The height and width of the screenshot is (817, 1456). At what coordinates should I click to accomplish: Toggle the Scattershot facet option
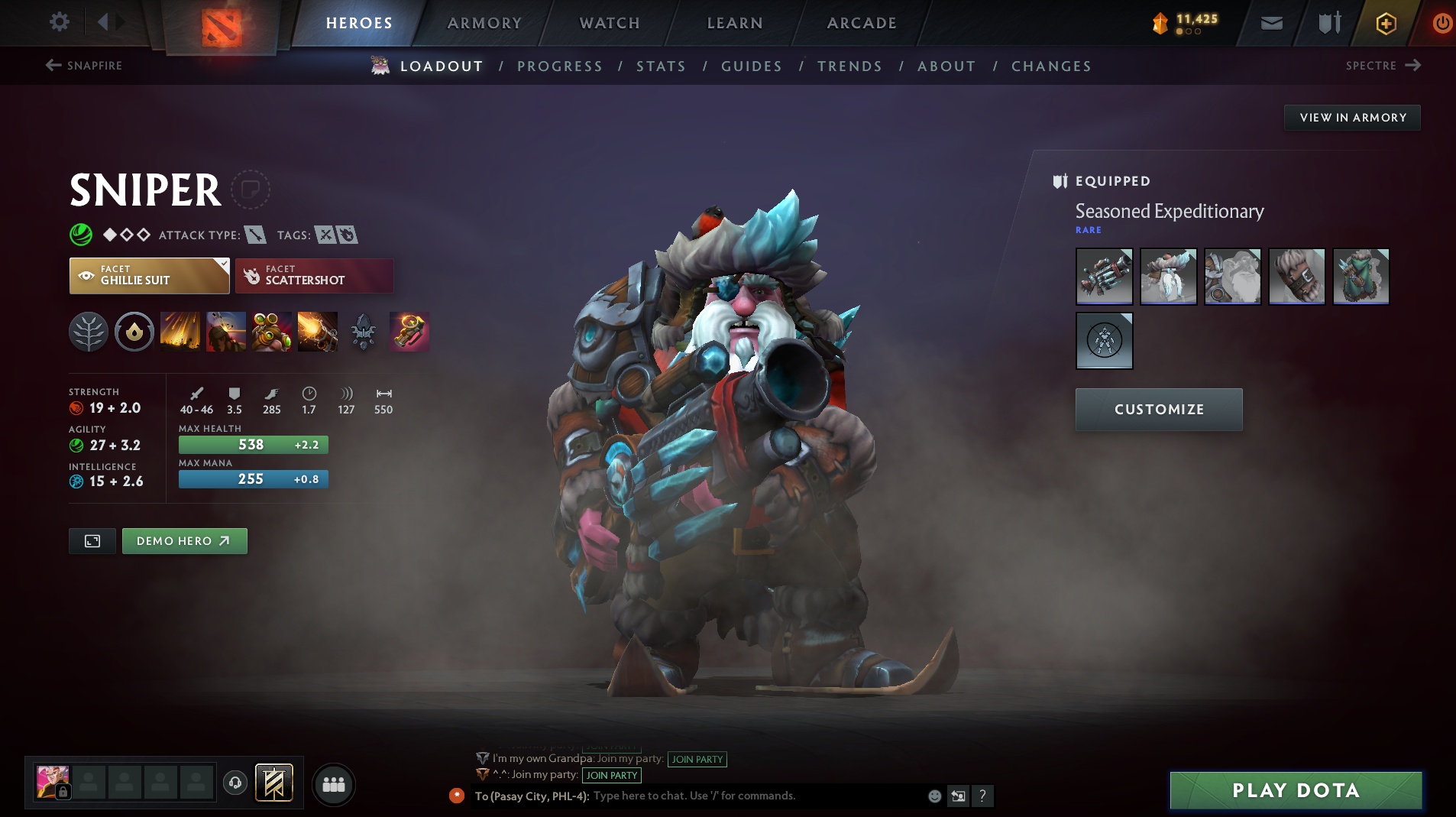[x=313, y=276]
